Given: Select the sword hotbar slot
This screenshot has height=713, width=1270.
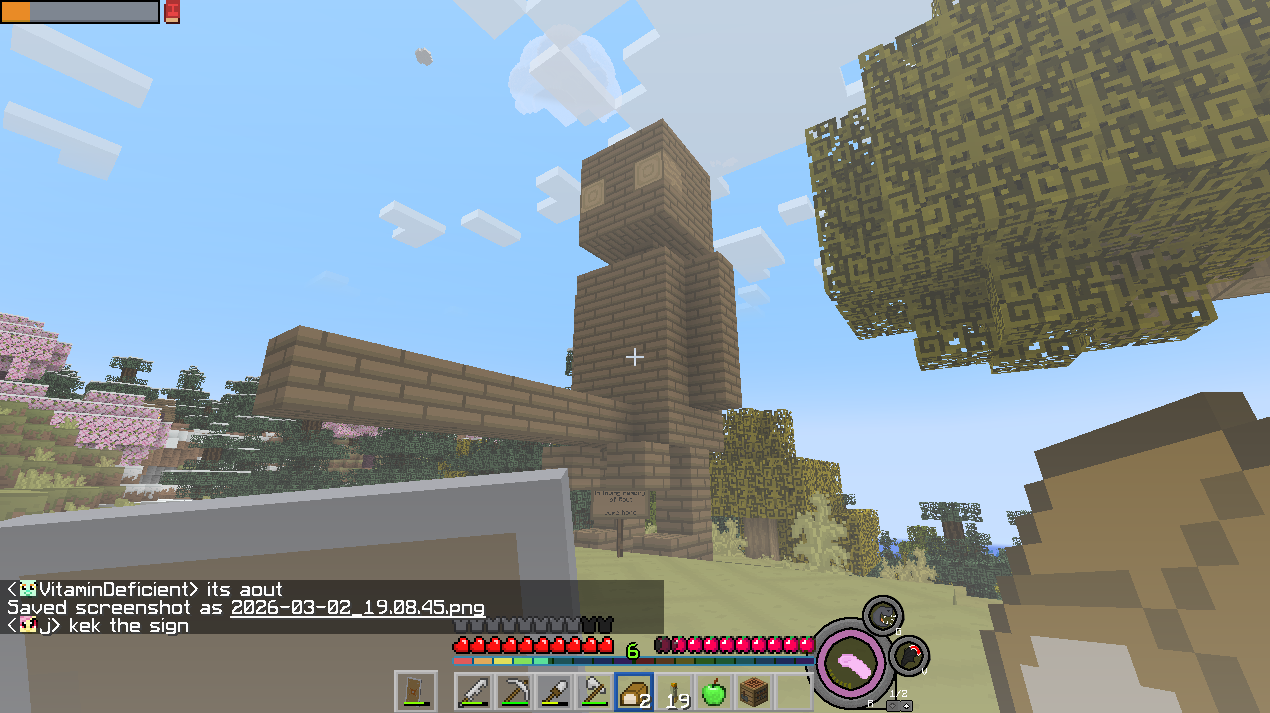Looking at the screenshot, I should point(475,692).
